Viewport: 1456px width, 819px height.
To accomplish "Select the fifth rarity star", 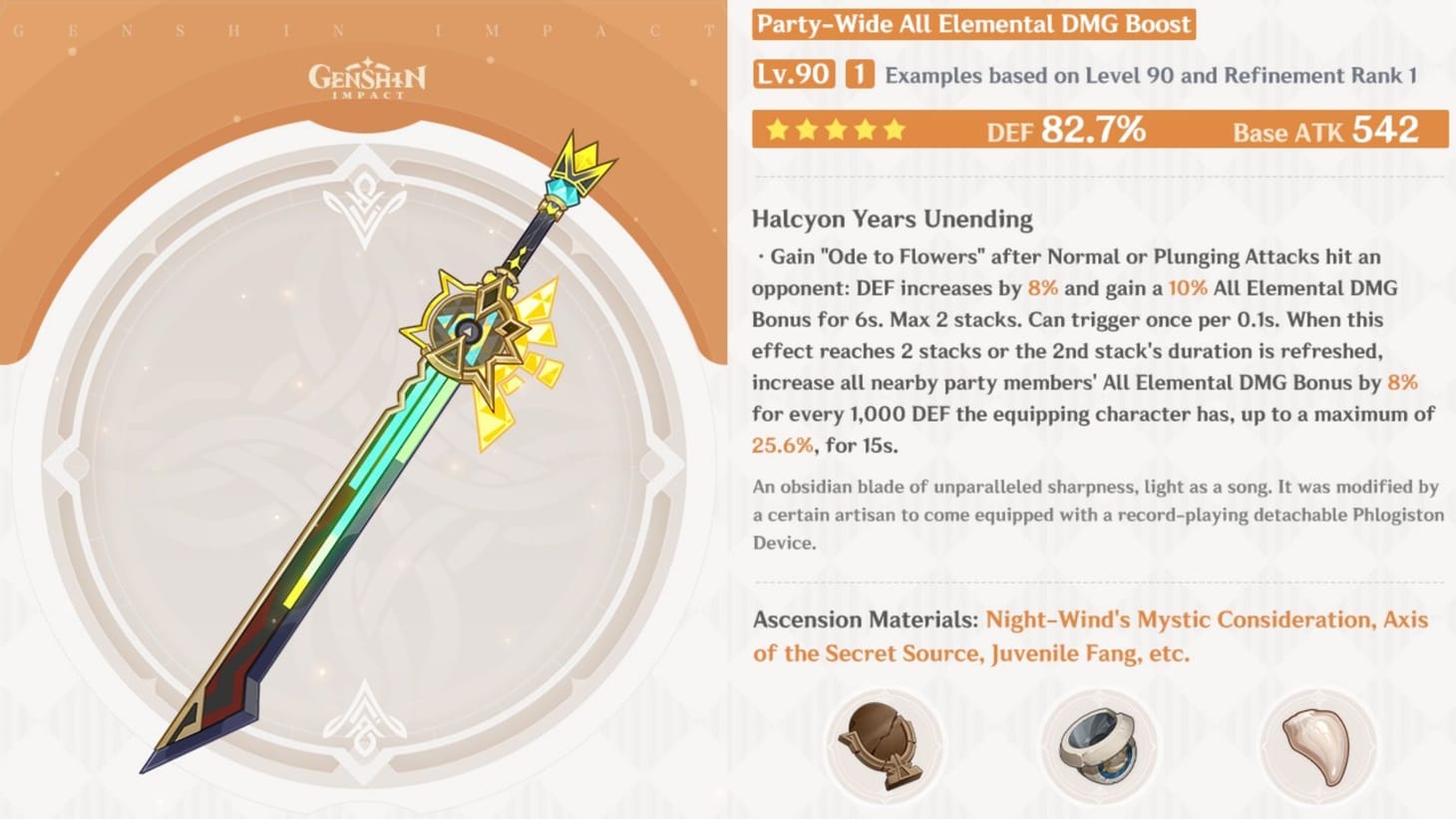I will click(x=895, y=128).
